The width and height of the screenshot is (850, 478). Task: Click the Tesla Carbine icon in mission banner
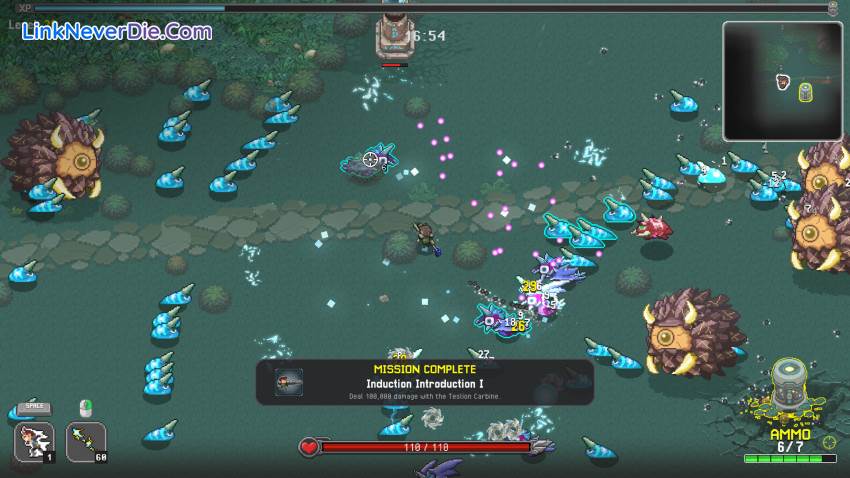pos(290,382)
